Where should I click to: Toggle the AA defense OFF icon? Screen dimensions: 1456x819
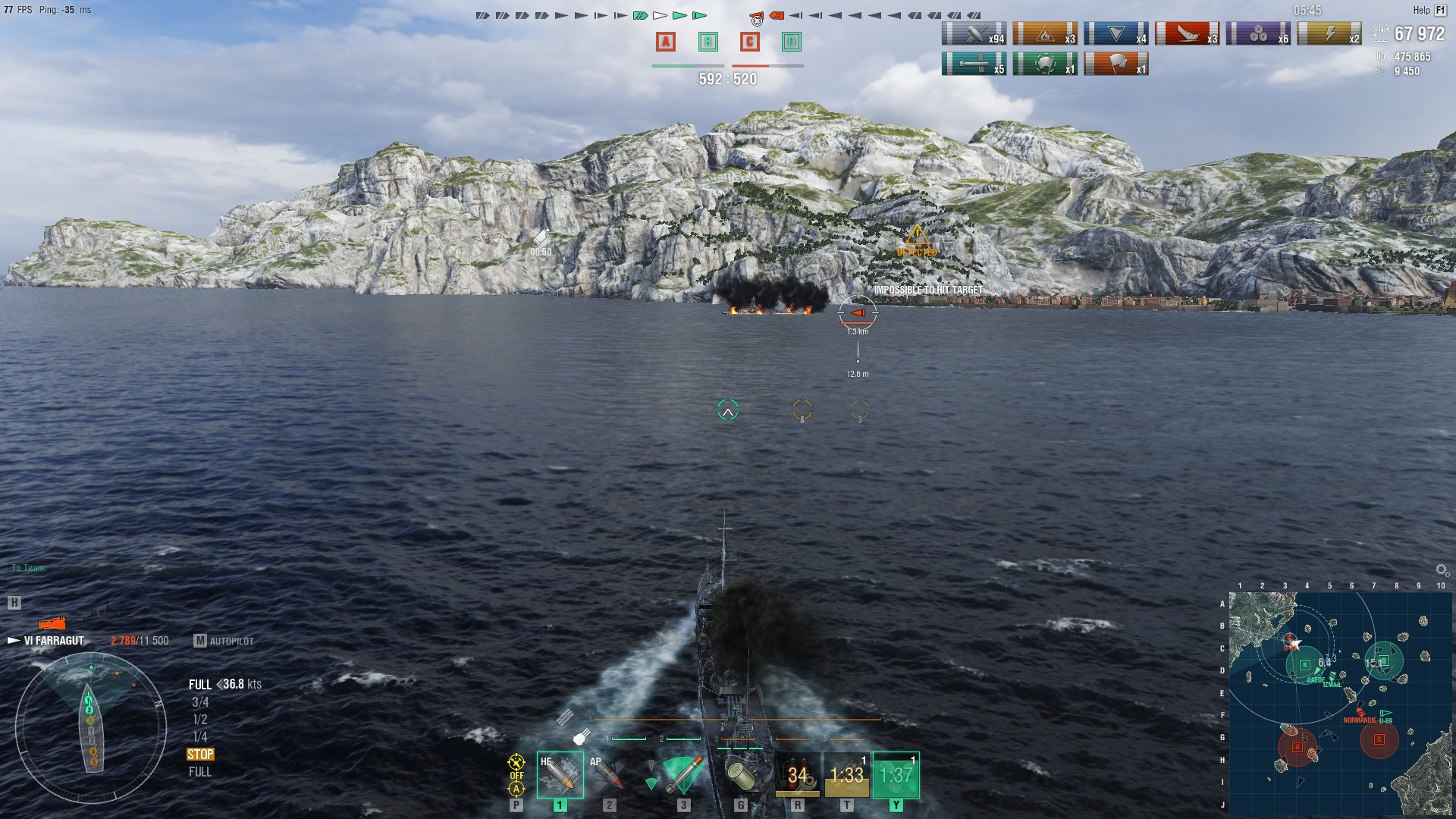coord(516,775)
